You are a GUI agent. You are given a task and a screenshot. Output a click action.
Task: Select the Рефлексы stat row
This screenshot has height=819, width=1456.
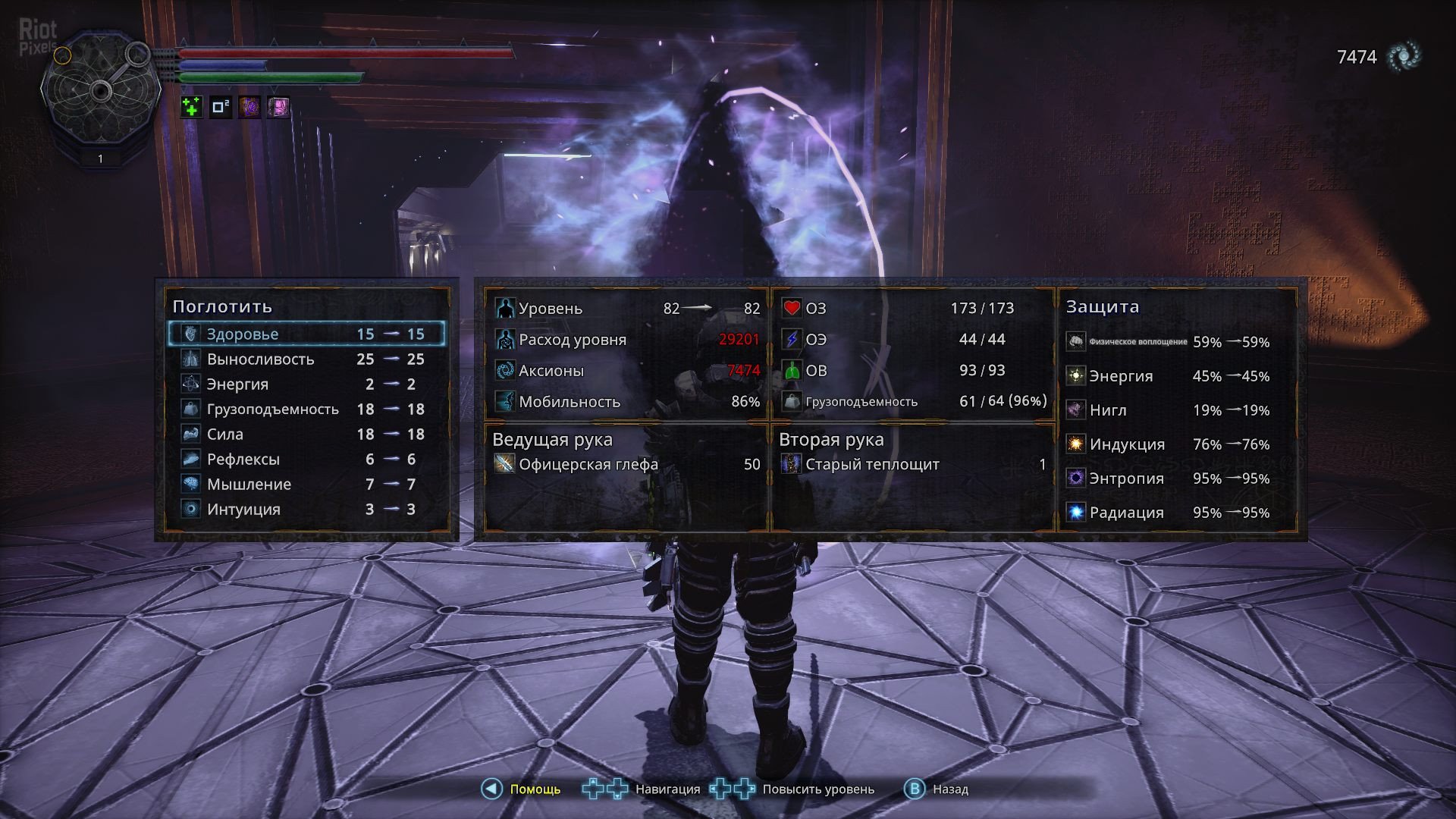tap(306, 459)
